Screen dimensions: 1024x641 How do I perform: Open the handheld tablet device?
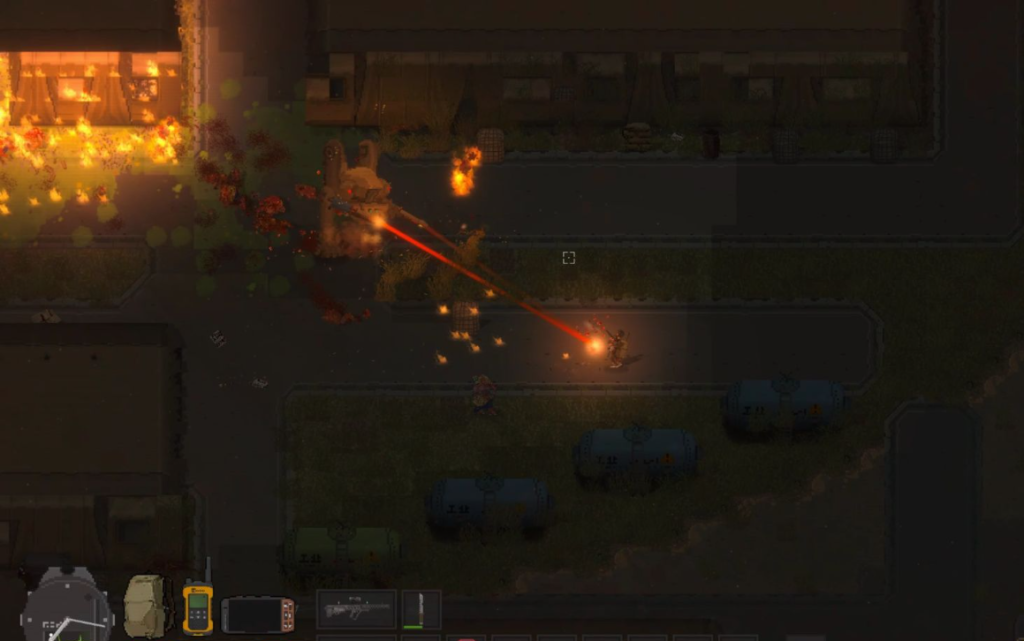coord(258,614)
